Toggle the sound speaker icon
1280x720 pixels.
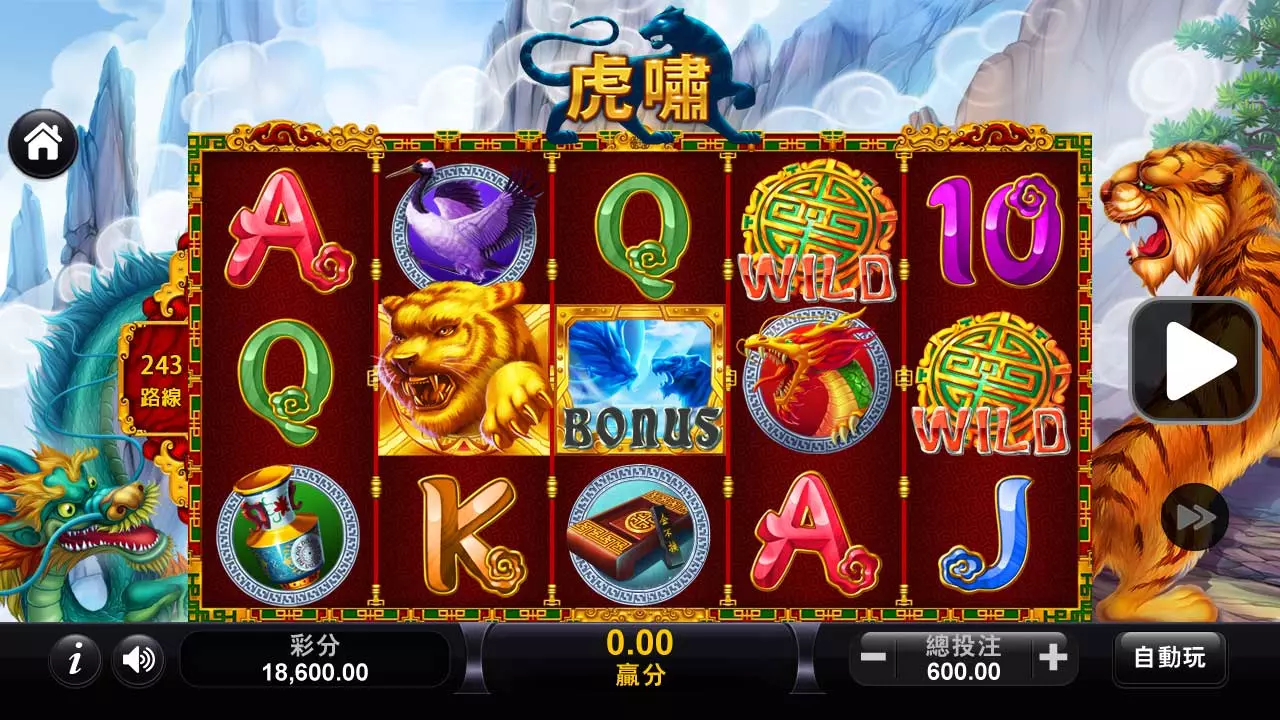pyautogui.click(x=138, y=659)
